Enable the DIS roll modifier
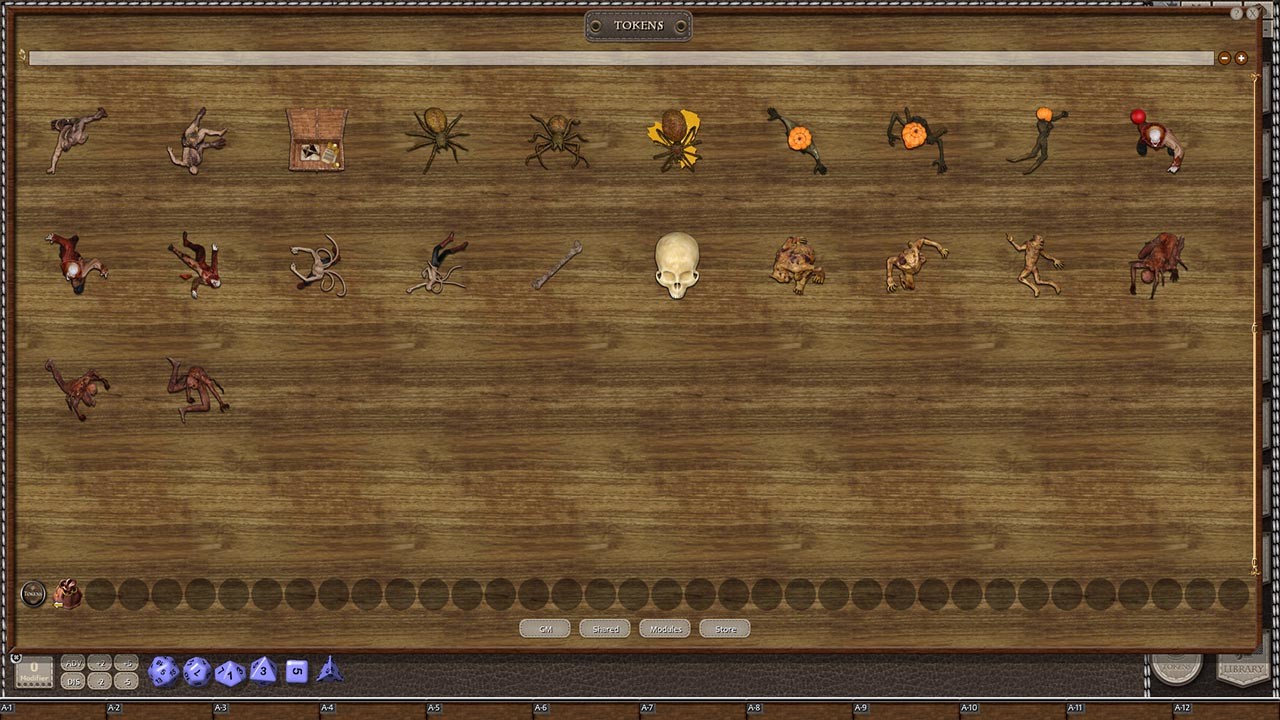The width and height of the screenshot is (1280, 720). [x=72, y=680]
